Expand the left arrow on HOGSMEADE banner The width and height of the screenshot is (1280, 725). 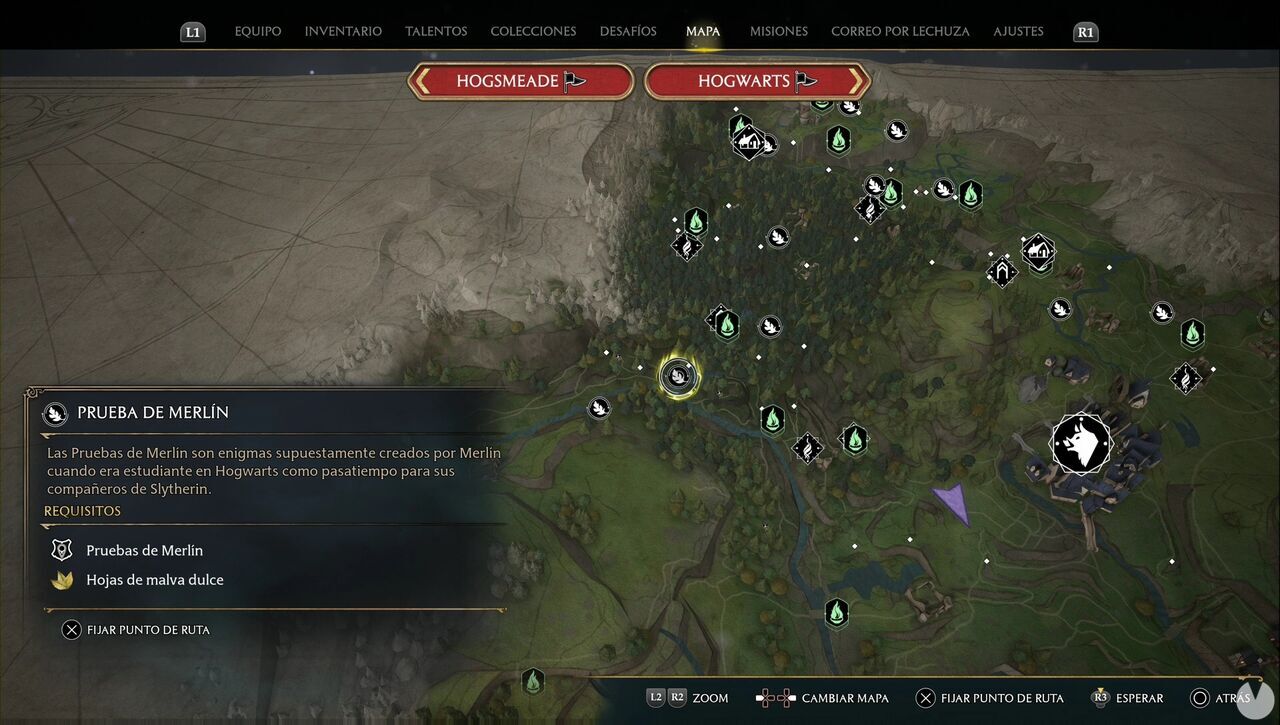click(x=425, y=81)
